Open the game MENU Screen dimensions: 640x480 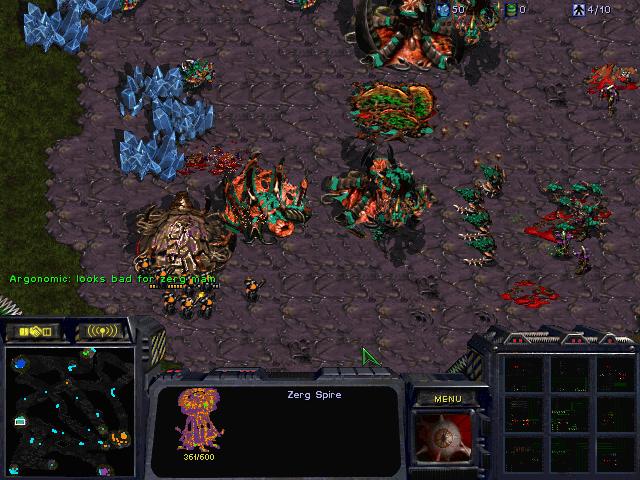pos(447,398)
